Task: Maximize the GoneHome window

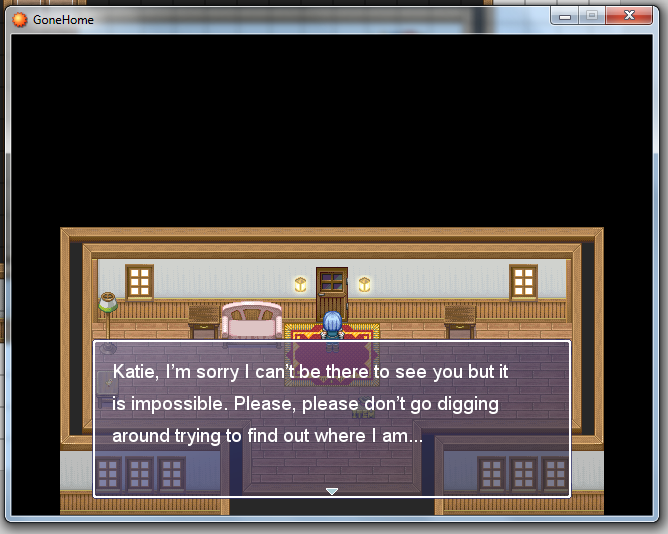Action: click(x=592, y=16)
